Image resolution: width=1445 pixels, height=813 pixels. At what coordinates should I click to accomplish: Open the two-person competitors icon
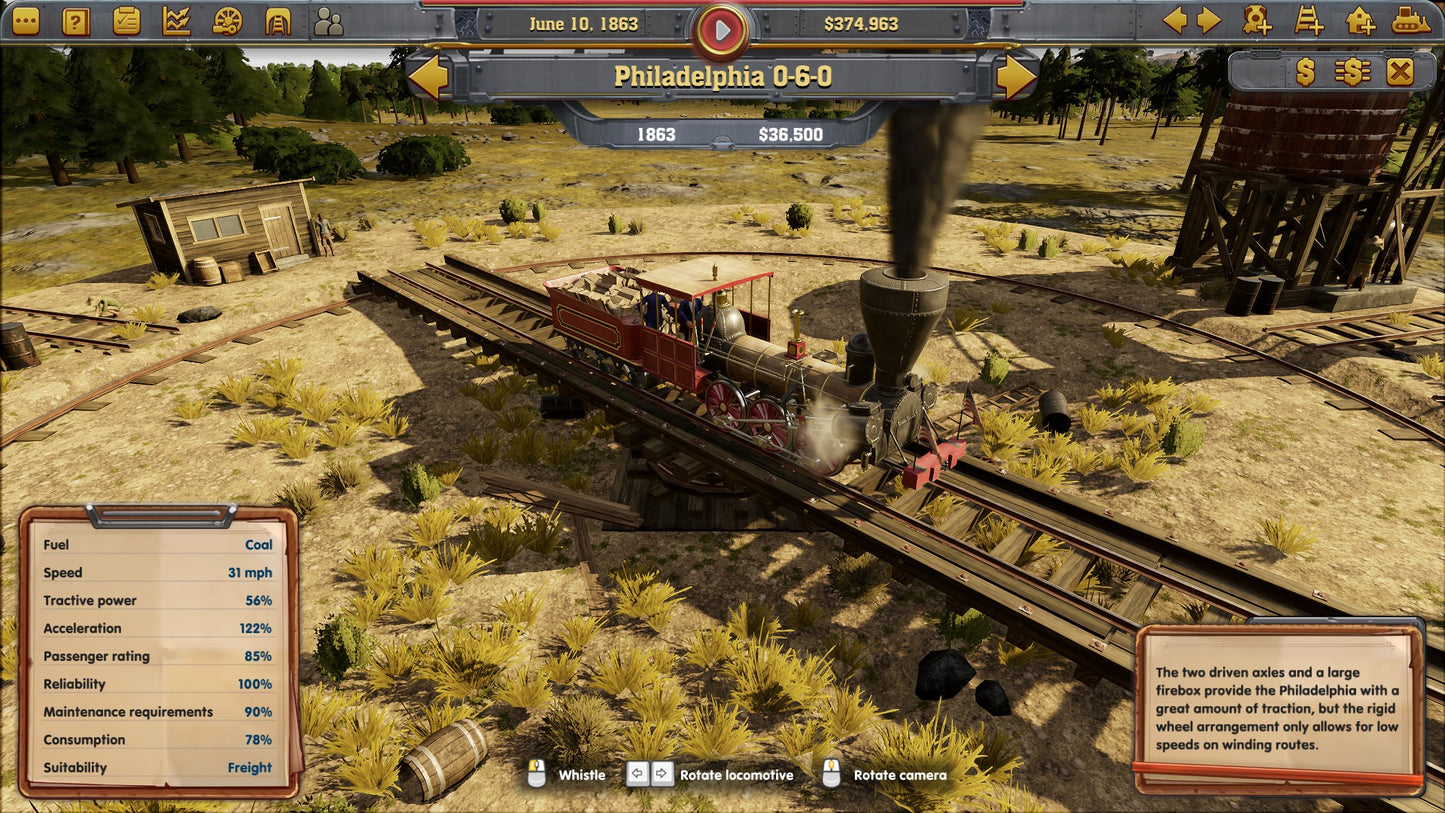pyautogui.click(x=328, y=20)
